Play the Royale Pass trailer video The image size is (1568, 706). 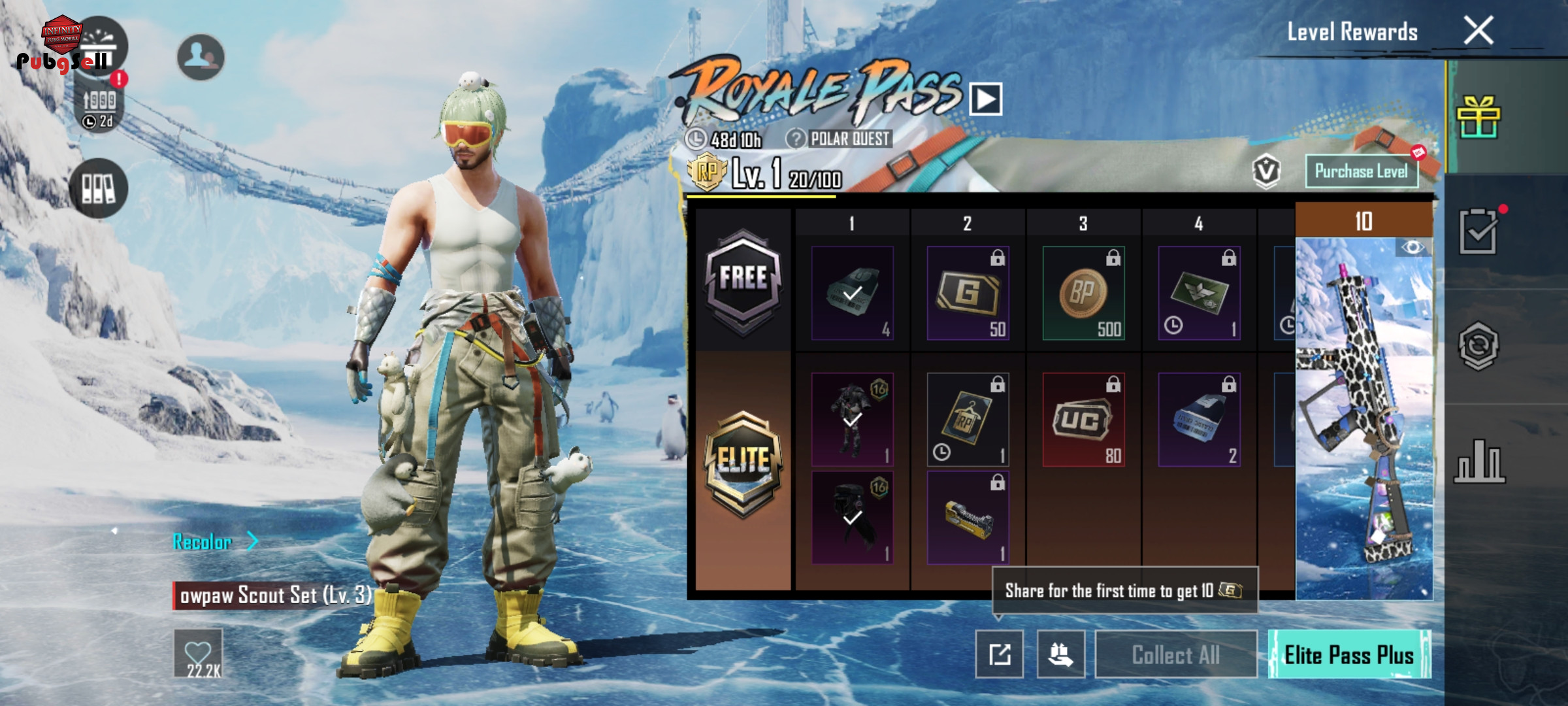pos(985,99)
